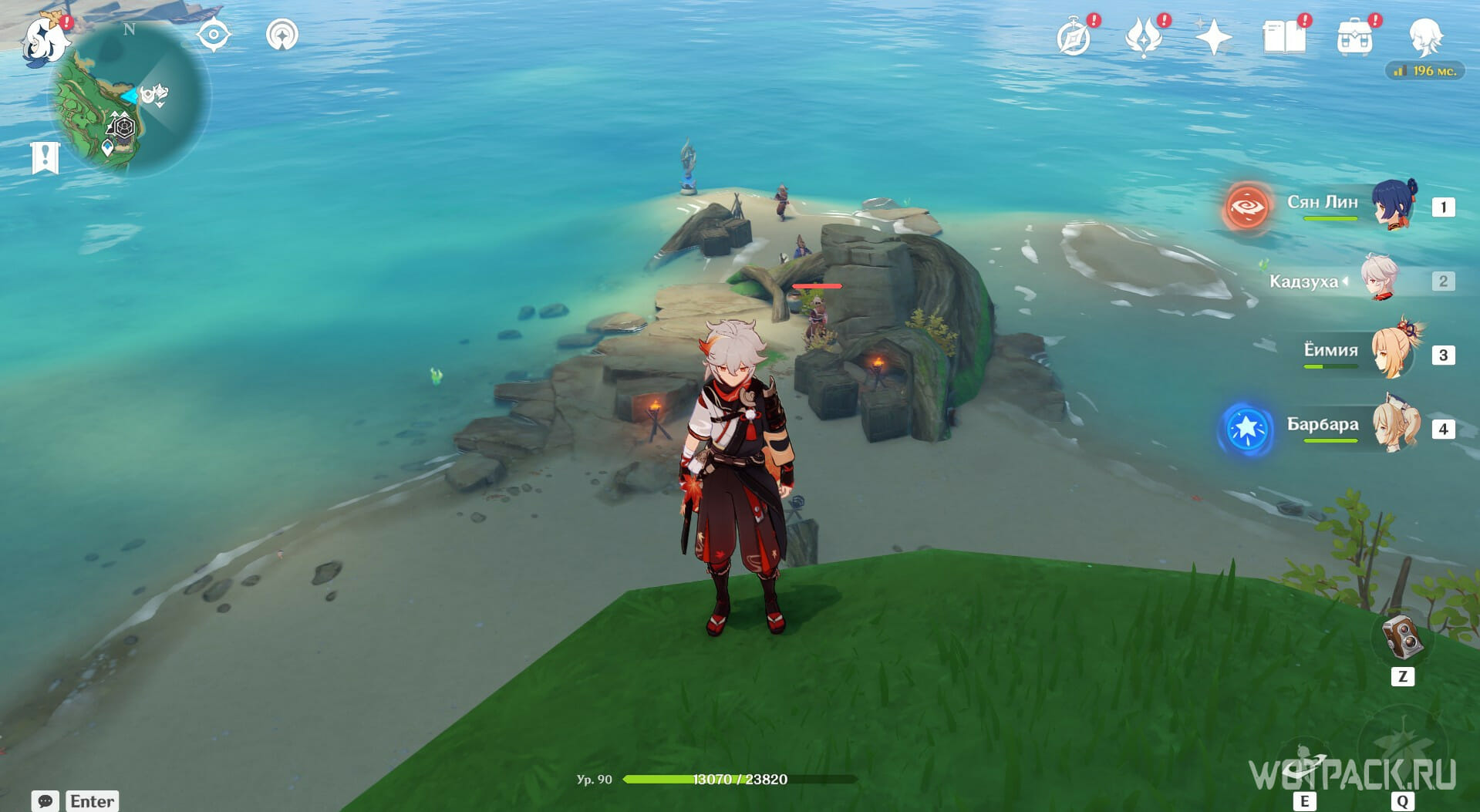Open the Adventurer Handbook compass icon
Viewport: 1480px width, 812px height.
tap(1074, 38)
